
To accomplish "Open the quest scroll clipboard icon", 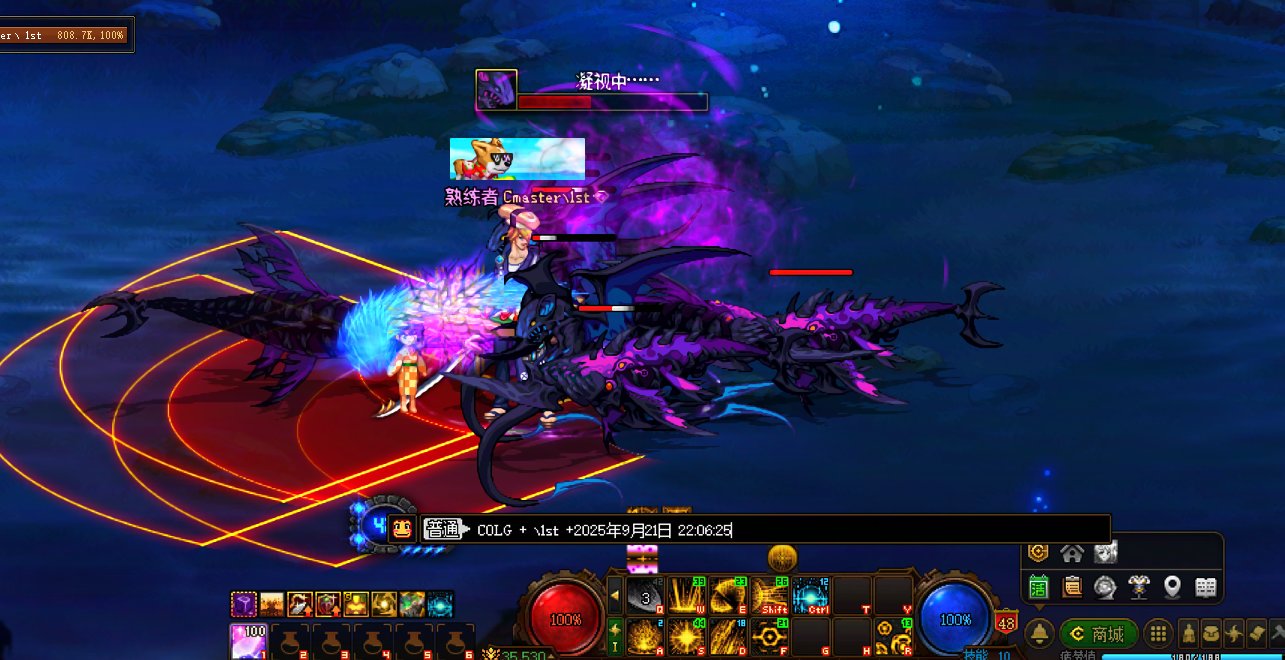I will pyautogui.click(x=1072, y=587).
